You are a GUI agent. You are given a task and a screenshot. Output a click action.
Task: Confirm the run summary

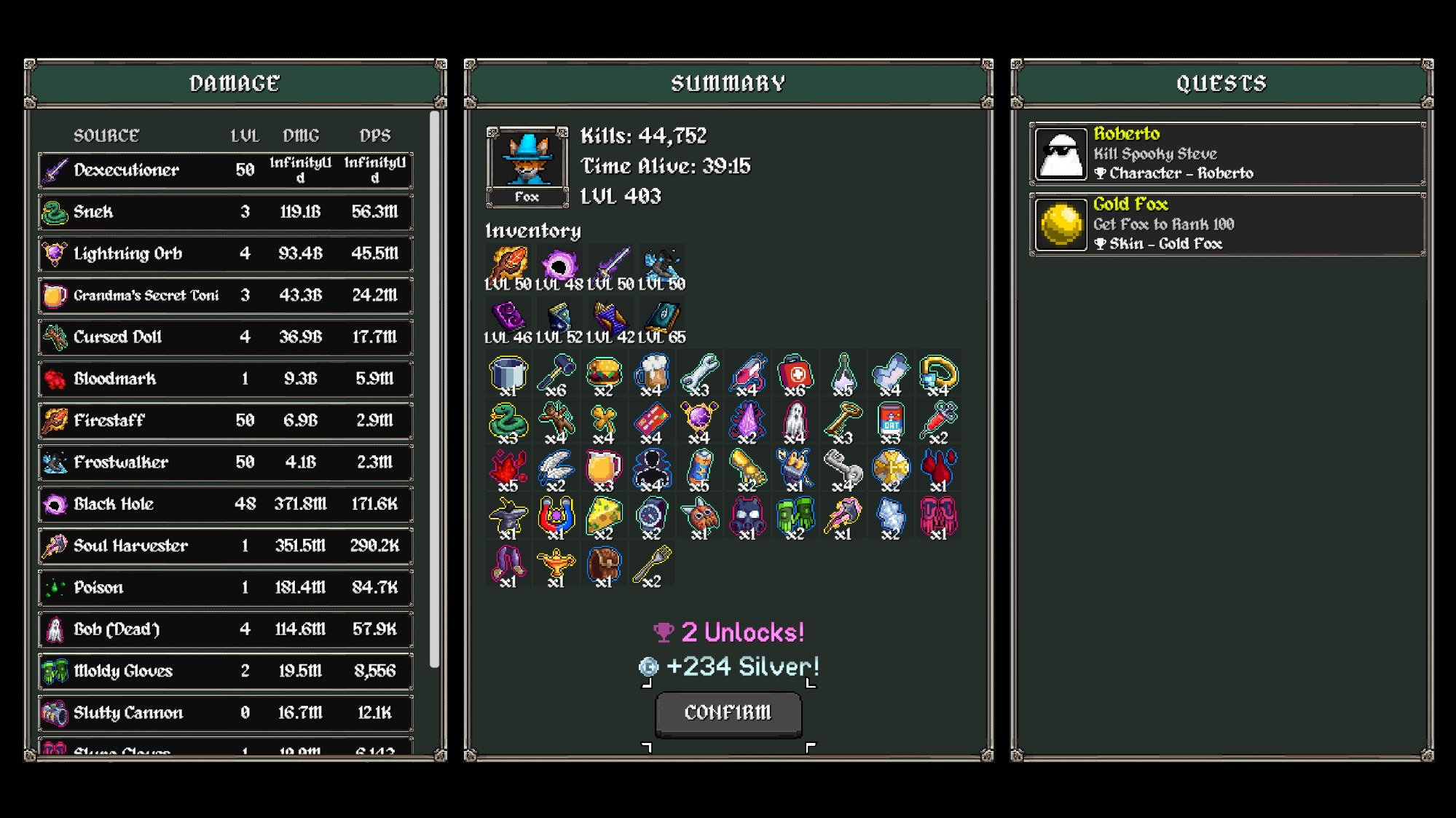pos(728,713)
